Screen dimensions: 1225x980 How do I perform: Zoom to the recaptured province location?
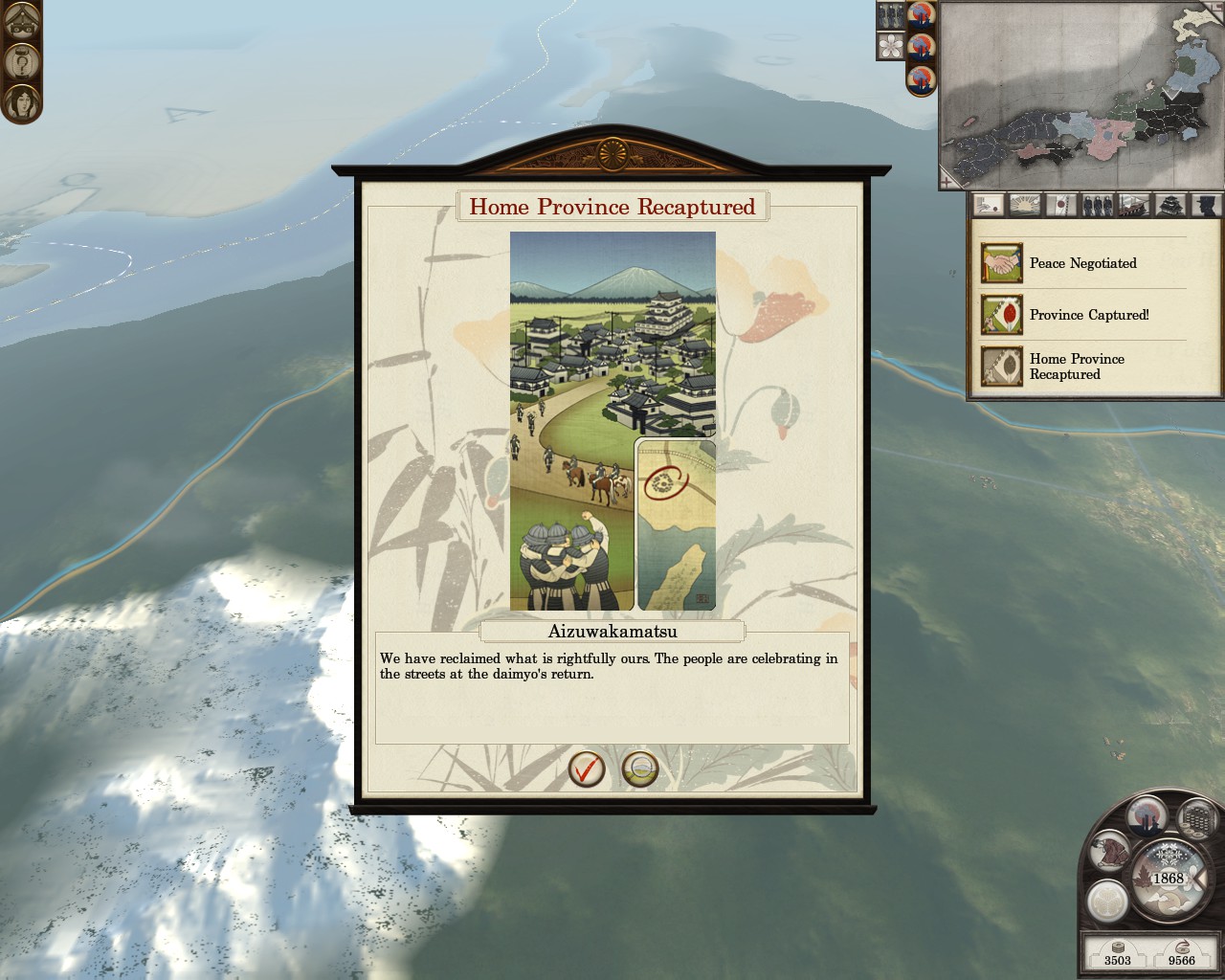640,768
